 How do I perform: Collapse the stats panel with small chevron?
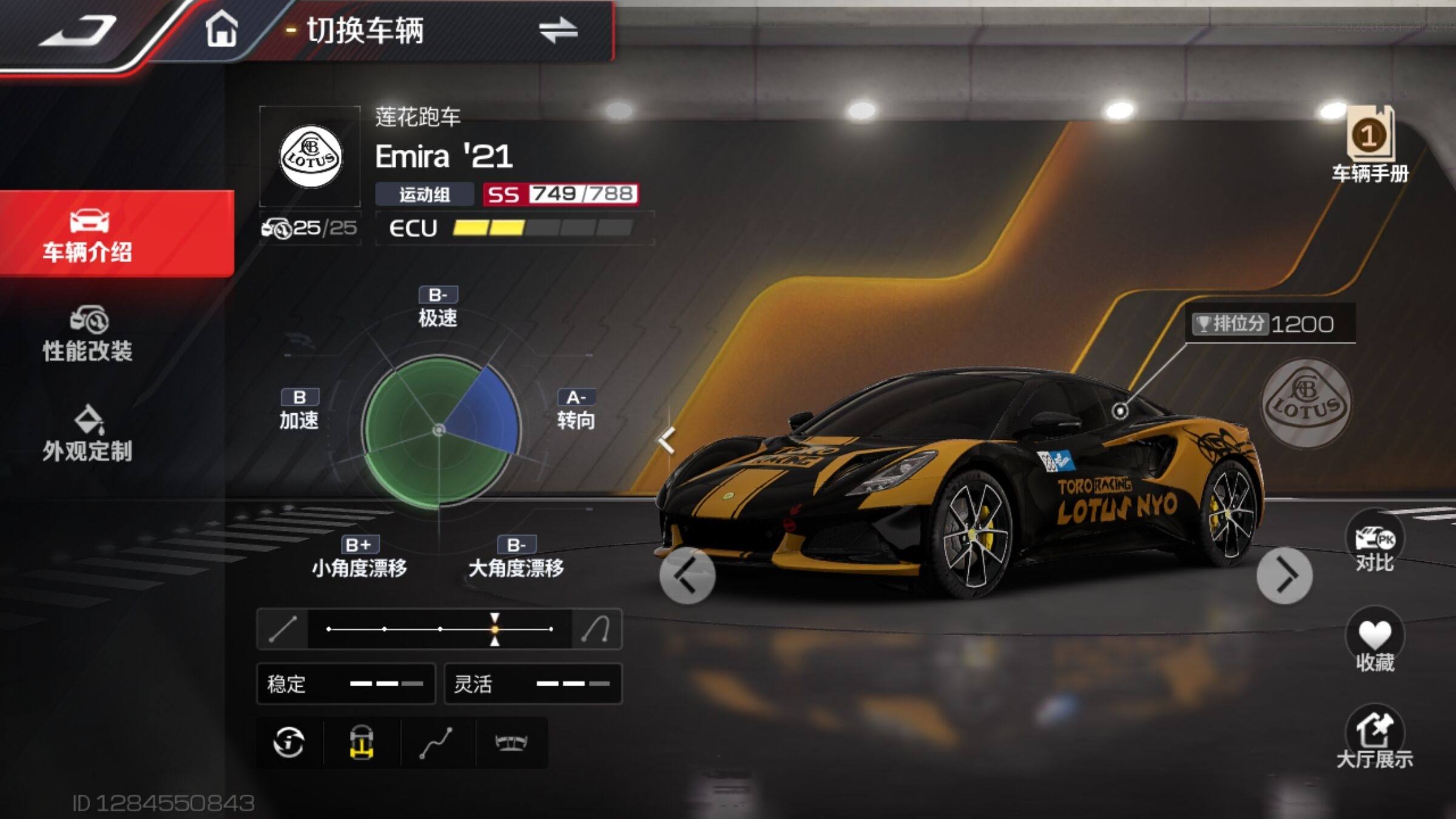666,440
